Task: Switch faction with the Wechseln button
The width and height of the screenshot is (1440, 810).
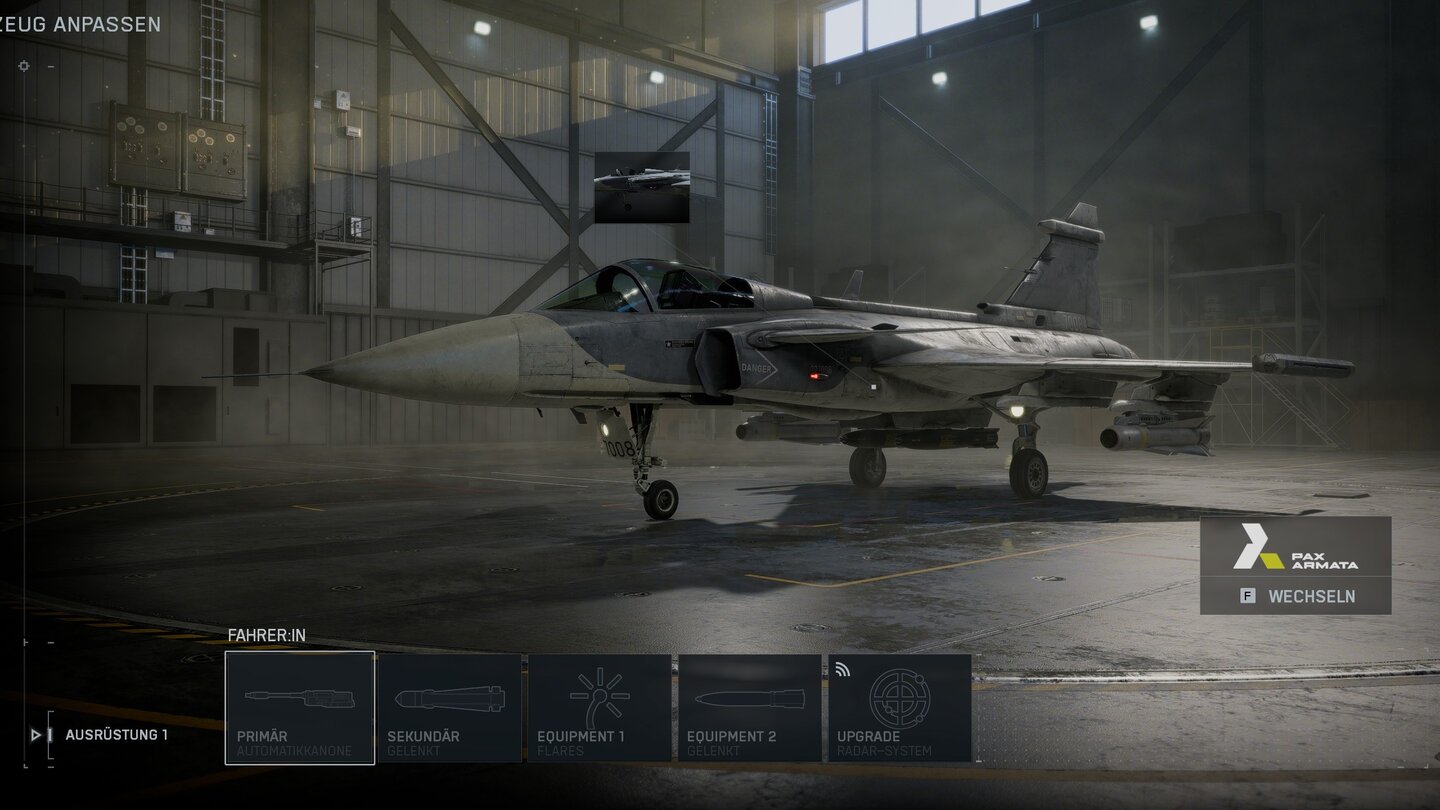Action: coord(1295,596)
